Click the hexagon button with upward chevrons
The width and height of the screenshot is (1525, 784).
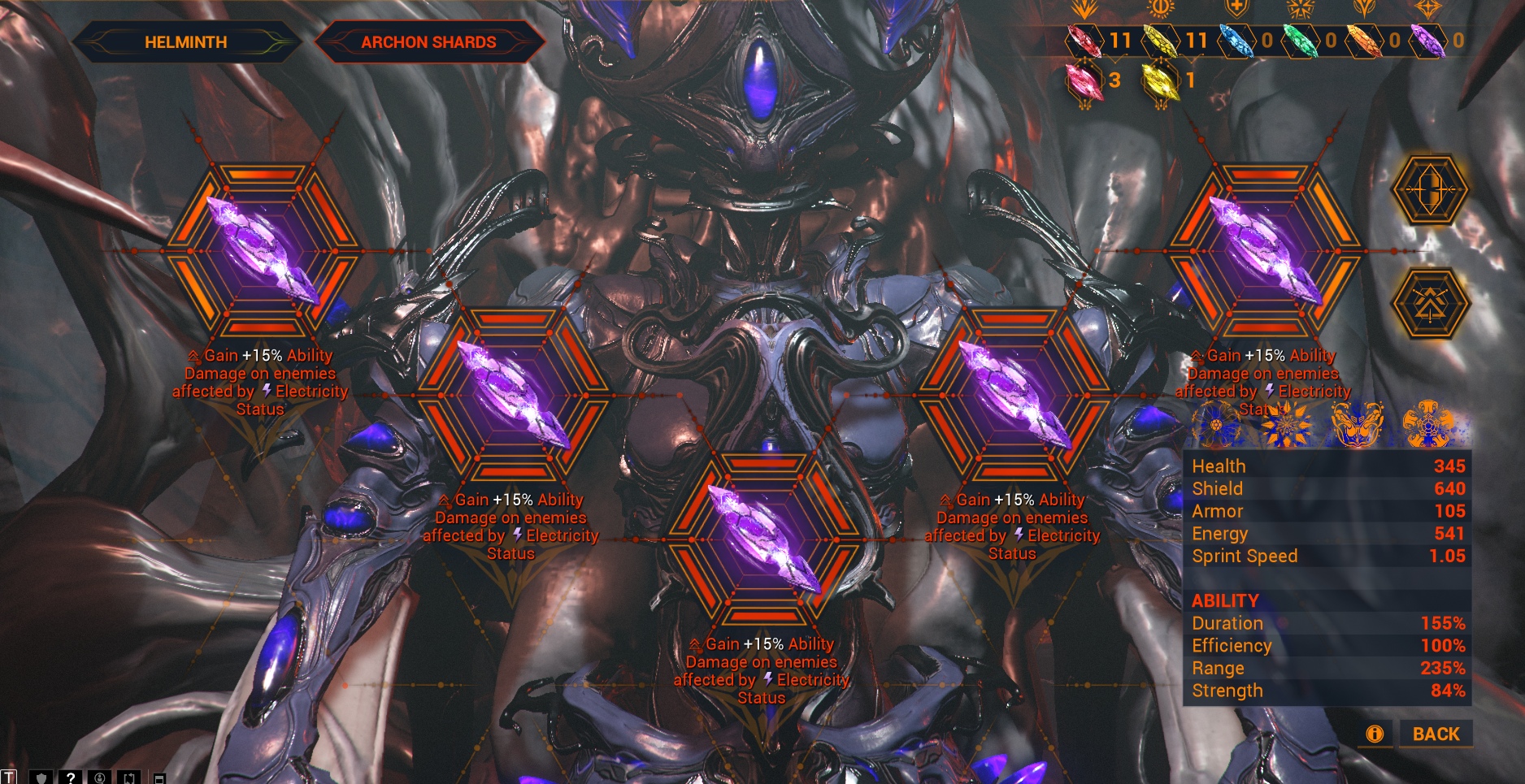pos(1430,304)
